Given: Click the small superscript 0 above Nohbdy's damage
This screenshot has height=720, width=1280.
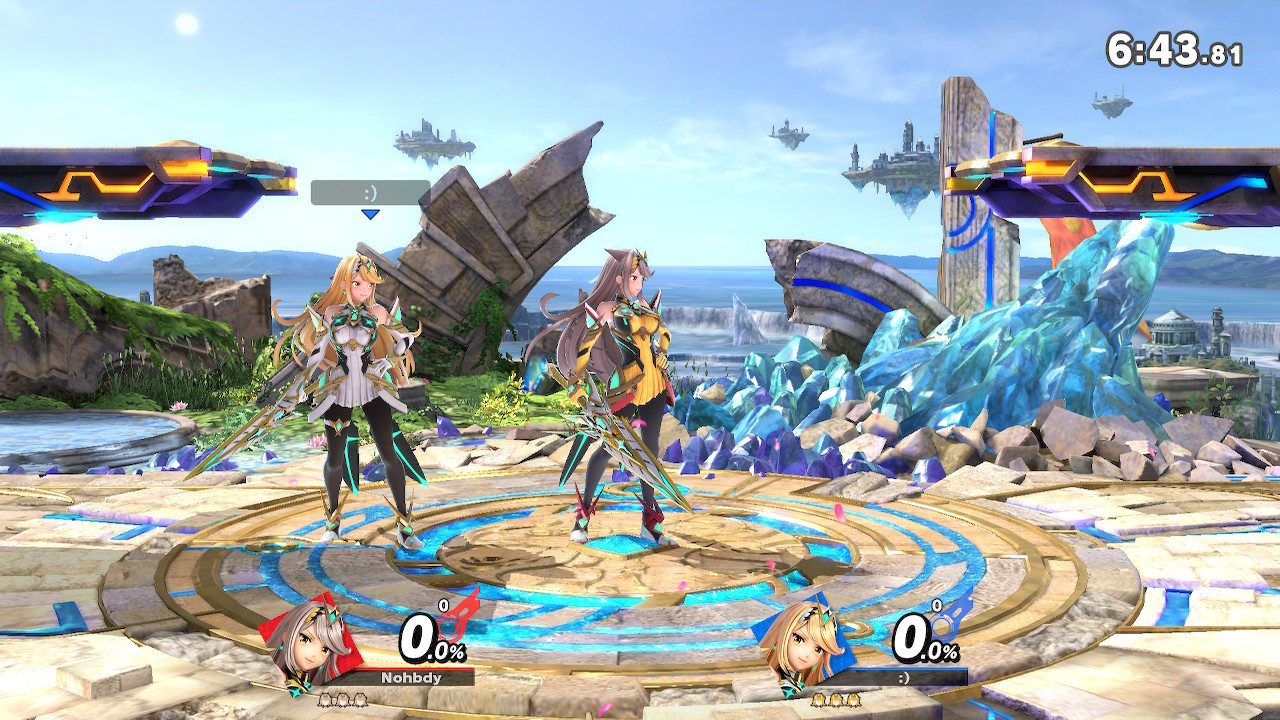Looking at the screenshot, I should (x=444, y=605).
